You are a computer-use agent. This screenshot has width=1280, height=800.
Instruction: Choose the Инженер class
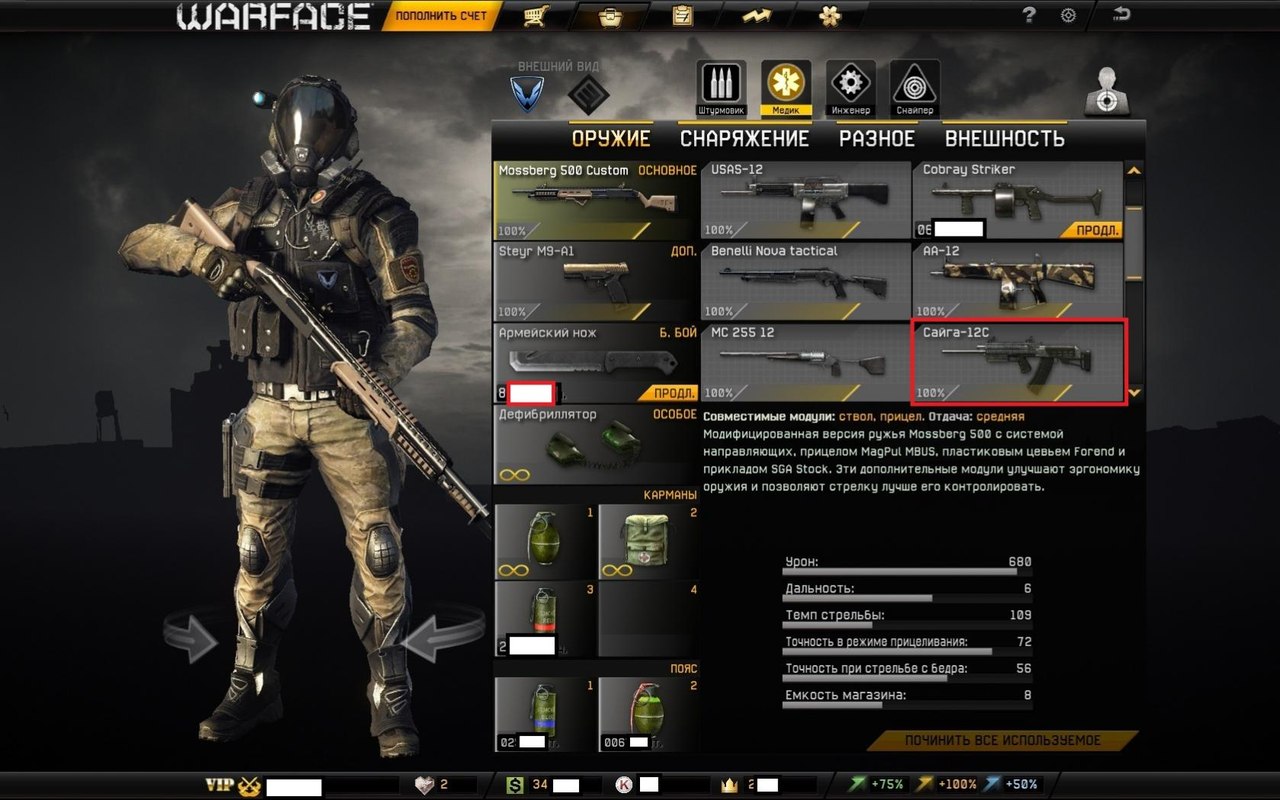pos(850,88)
